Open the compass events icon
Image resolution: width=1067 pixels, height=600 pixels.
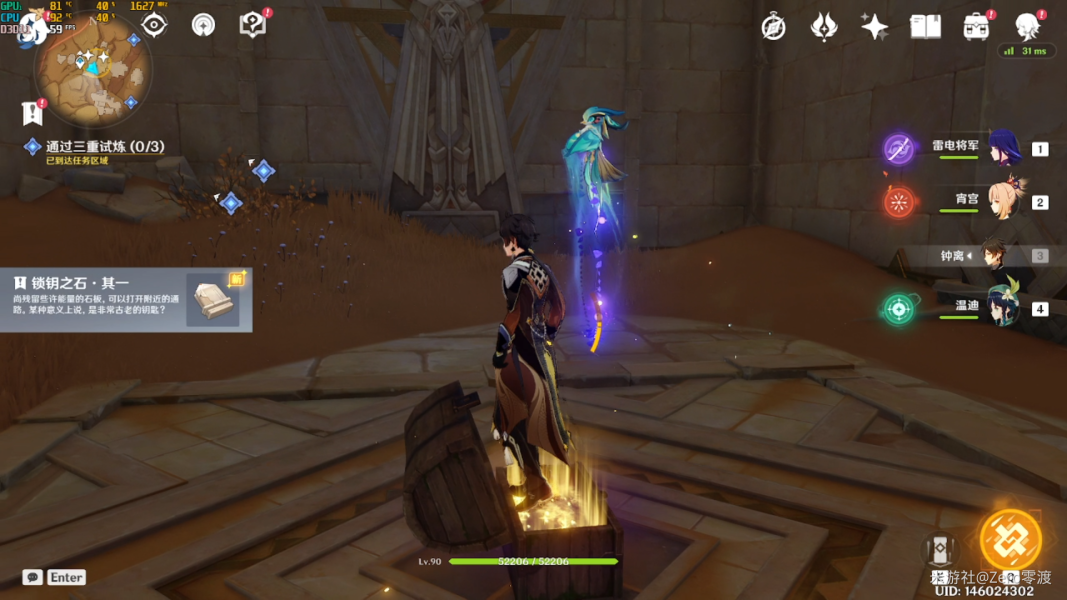click(773, 27)
